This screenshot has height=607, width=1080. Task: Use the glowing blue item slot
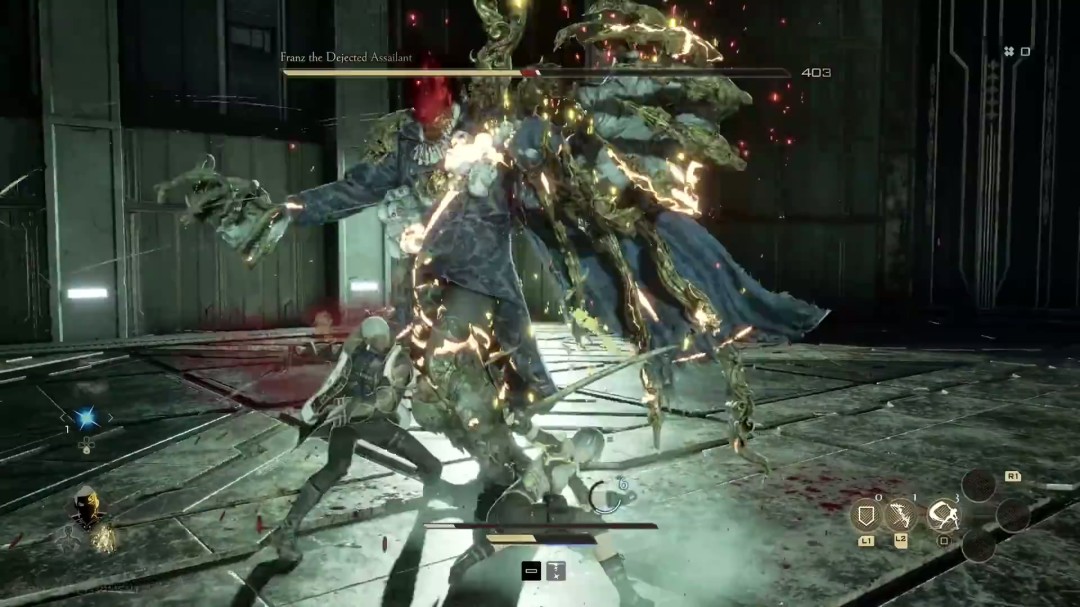click(85, 417)
